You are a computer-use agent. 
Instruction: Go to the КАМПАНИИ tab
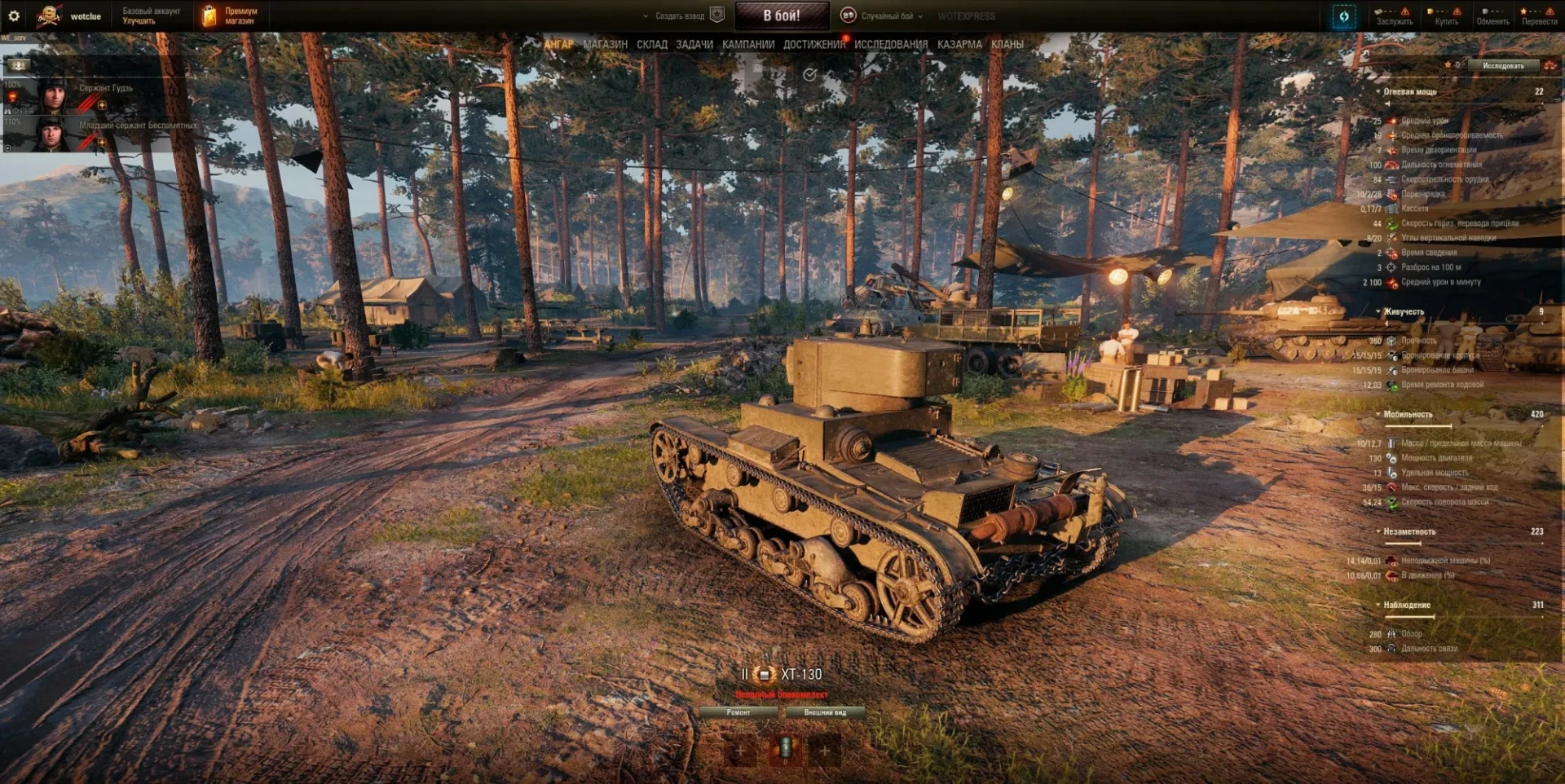coord(747,45)
